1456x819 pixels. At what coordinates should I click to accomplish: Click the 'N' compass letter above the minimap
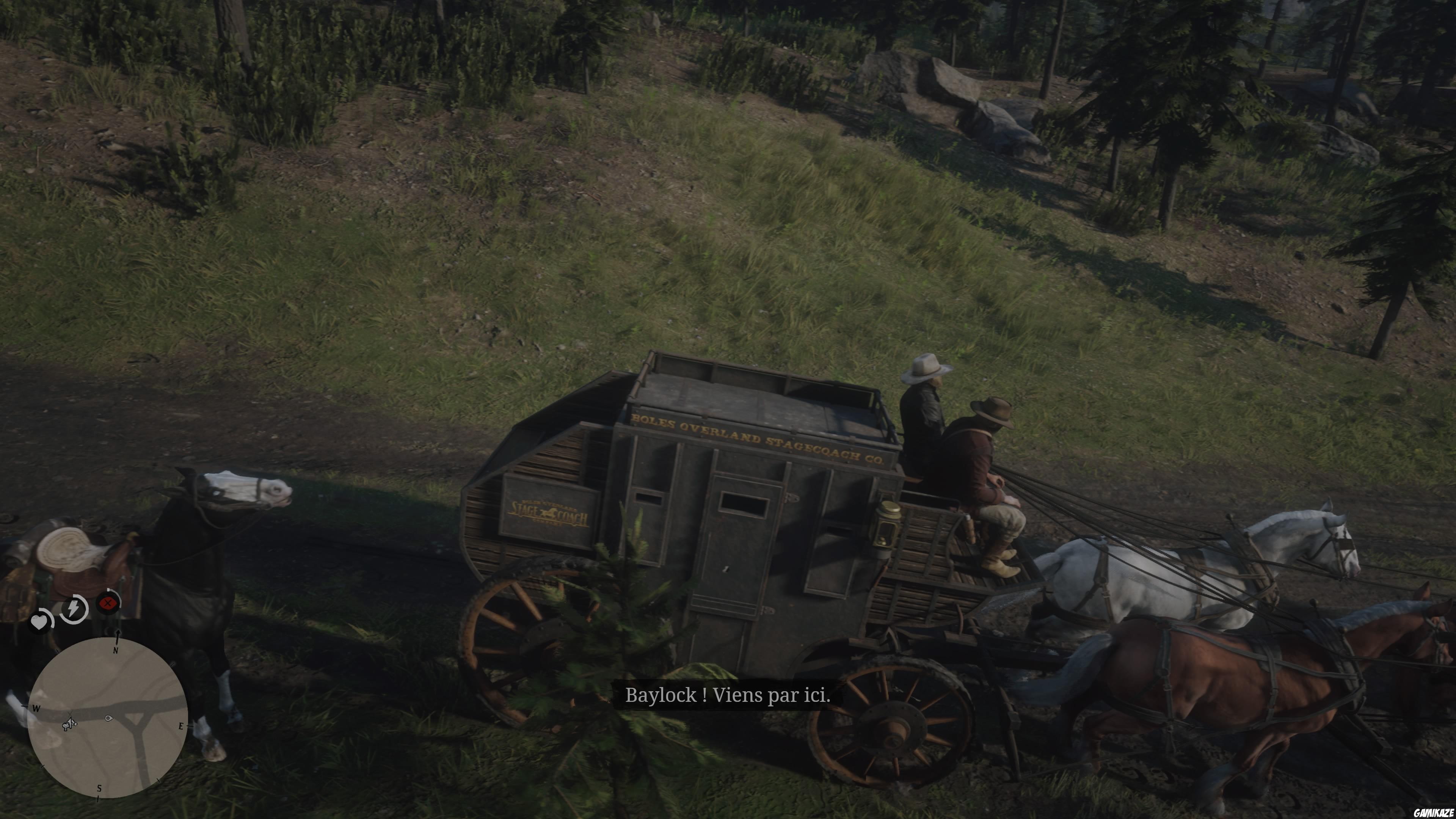(115, 651)
